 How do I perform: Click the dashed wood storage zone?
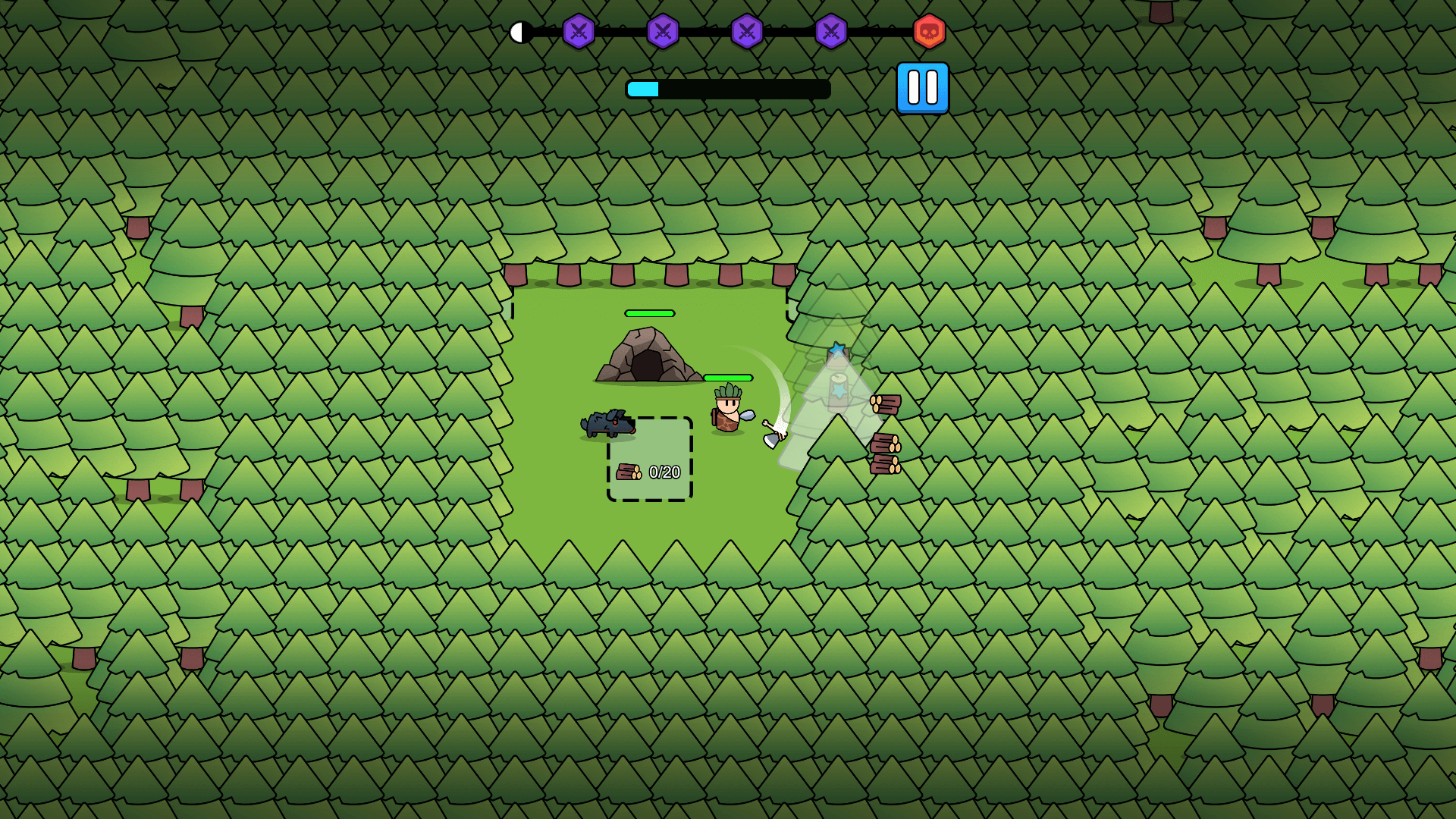point(649,459)
